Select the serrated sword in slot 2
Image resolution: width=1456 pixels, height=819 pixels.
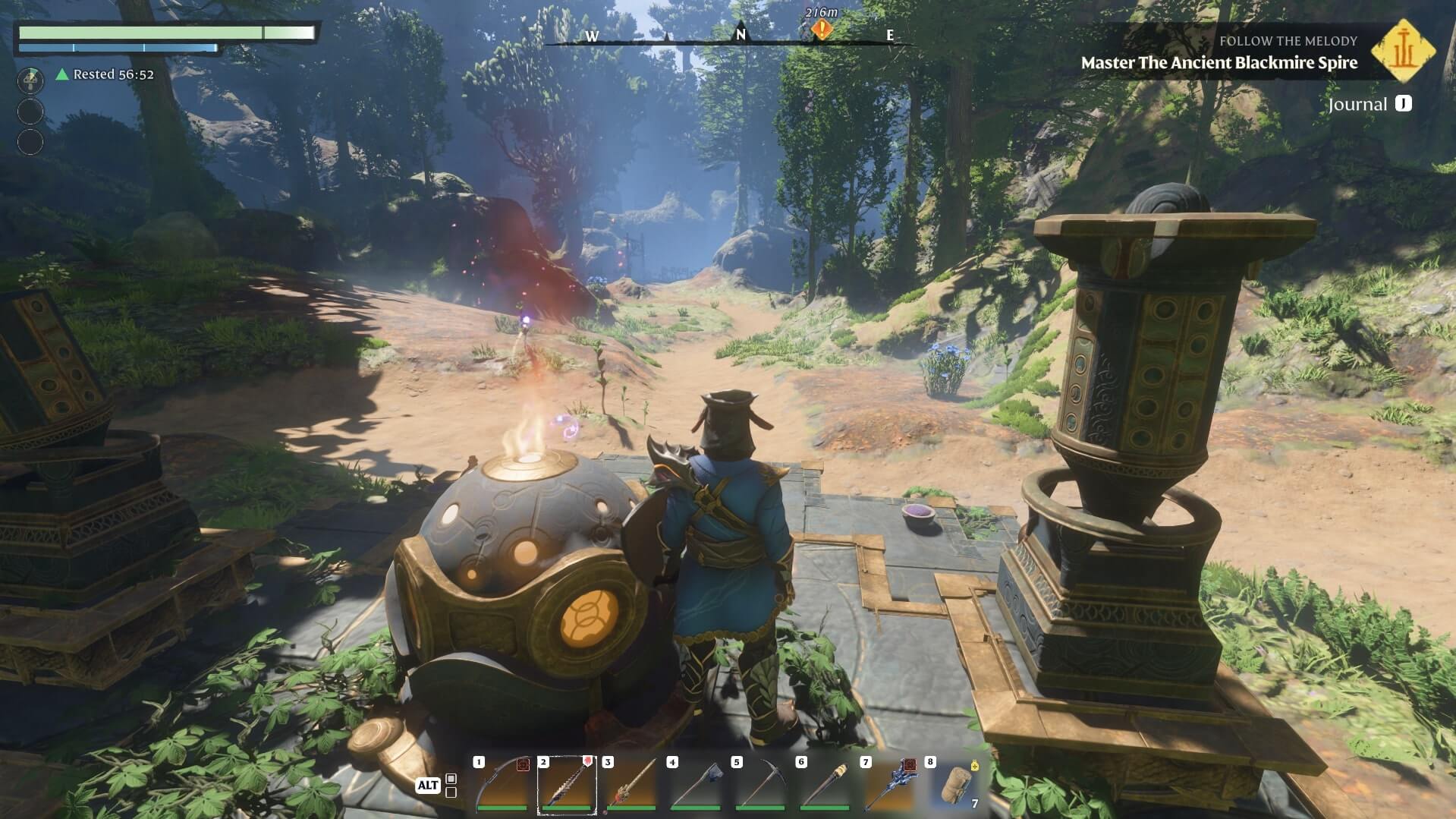[x=567, y=785]
